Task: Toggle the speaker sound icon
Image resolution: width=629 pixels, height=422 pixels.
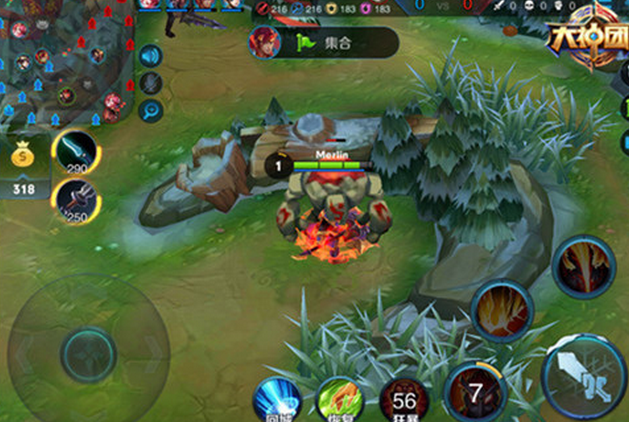Action: [x=151, y=55]
